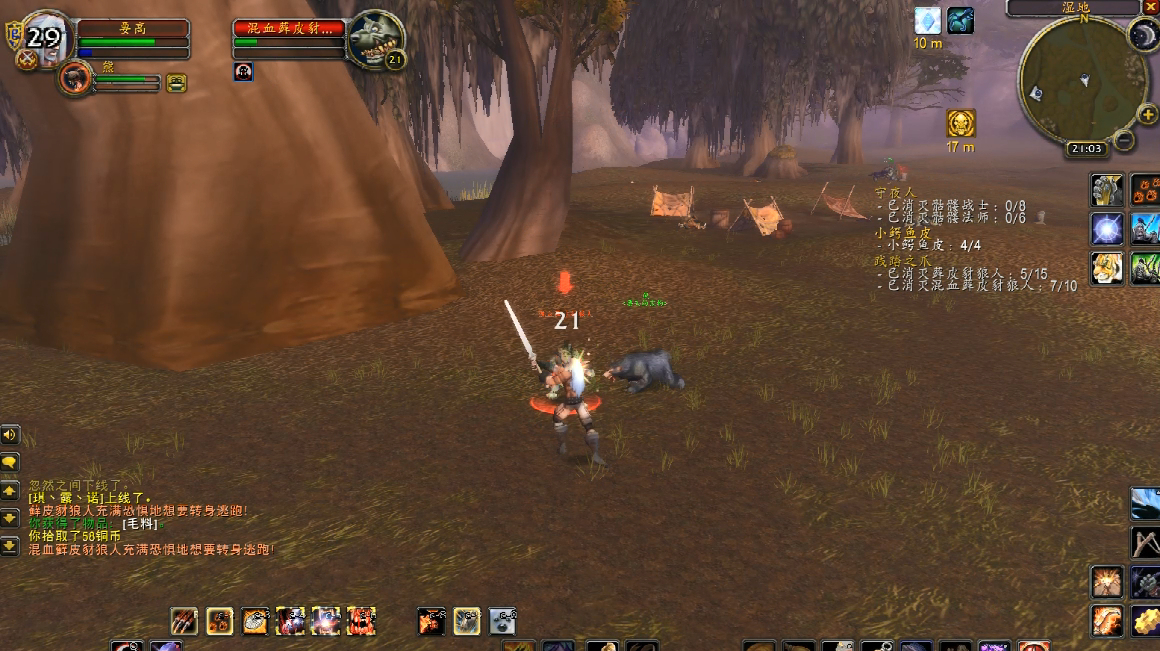Zoom out the minimap with the minus button

pos(1124,140)
